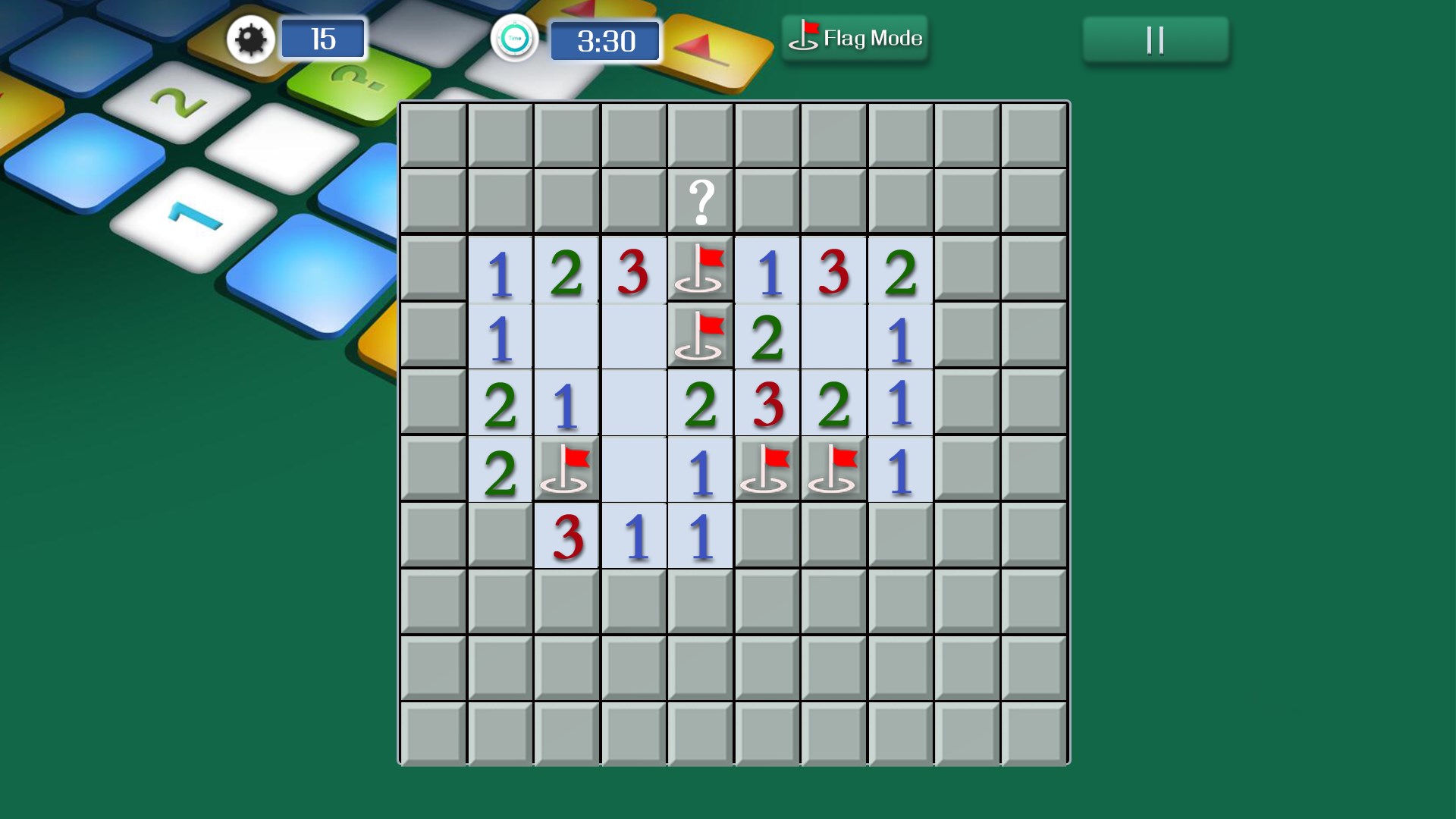Click the timer display showing 3:30
Image resolution: width=1456 pixels, height=819 pixels.
[605, 42]
